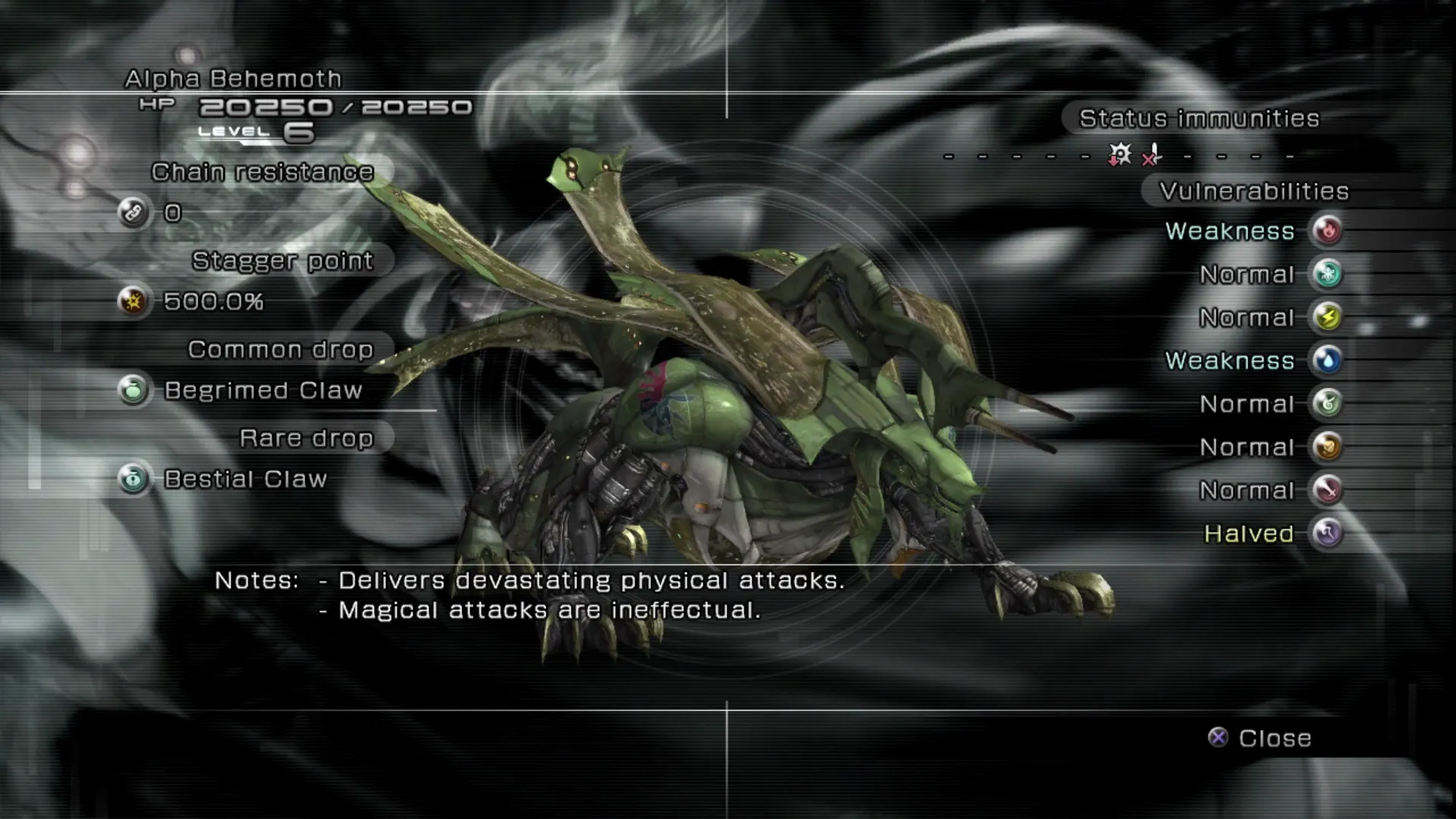Choose the water weakness icon
The image size is (1456, 819).
pyautogui.click(x=1327, y=360)
